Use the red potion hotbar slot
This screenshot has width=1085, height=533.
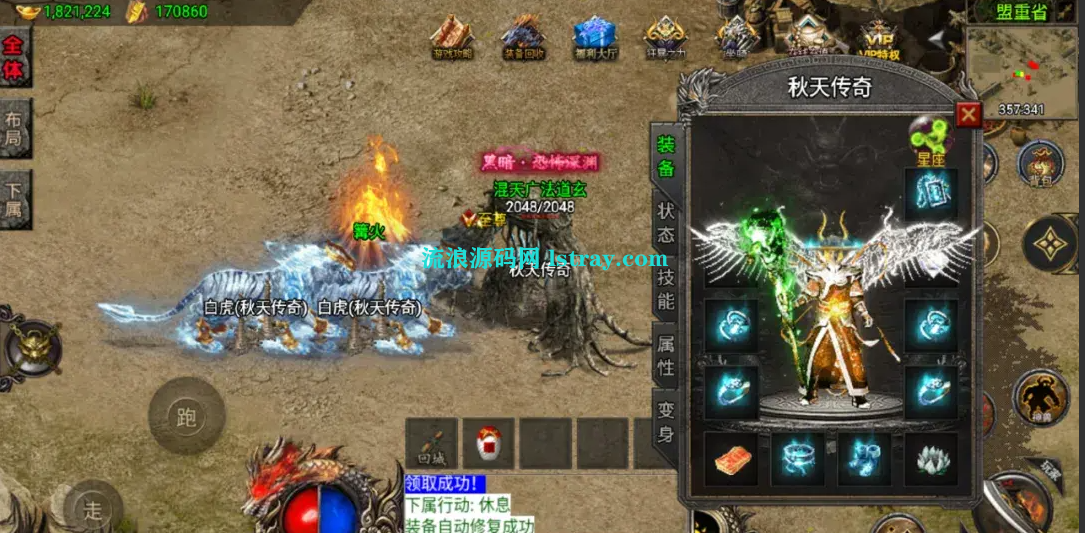[488, 444]
